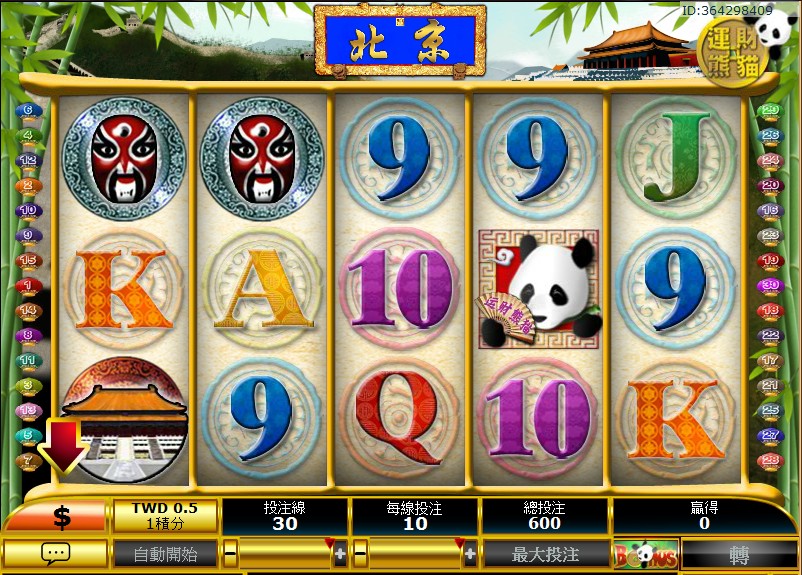Increase the bet per line

tap(470, 553)
